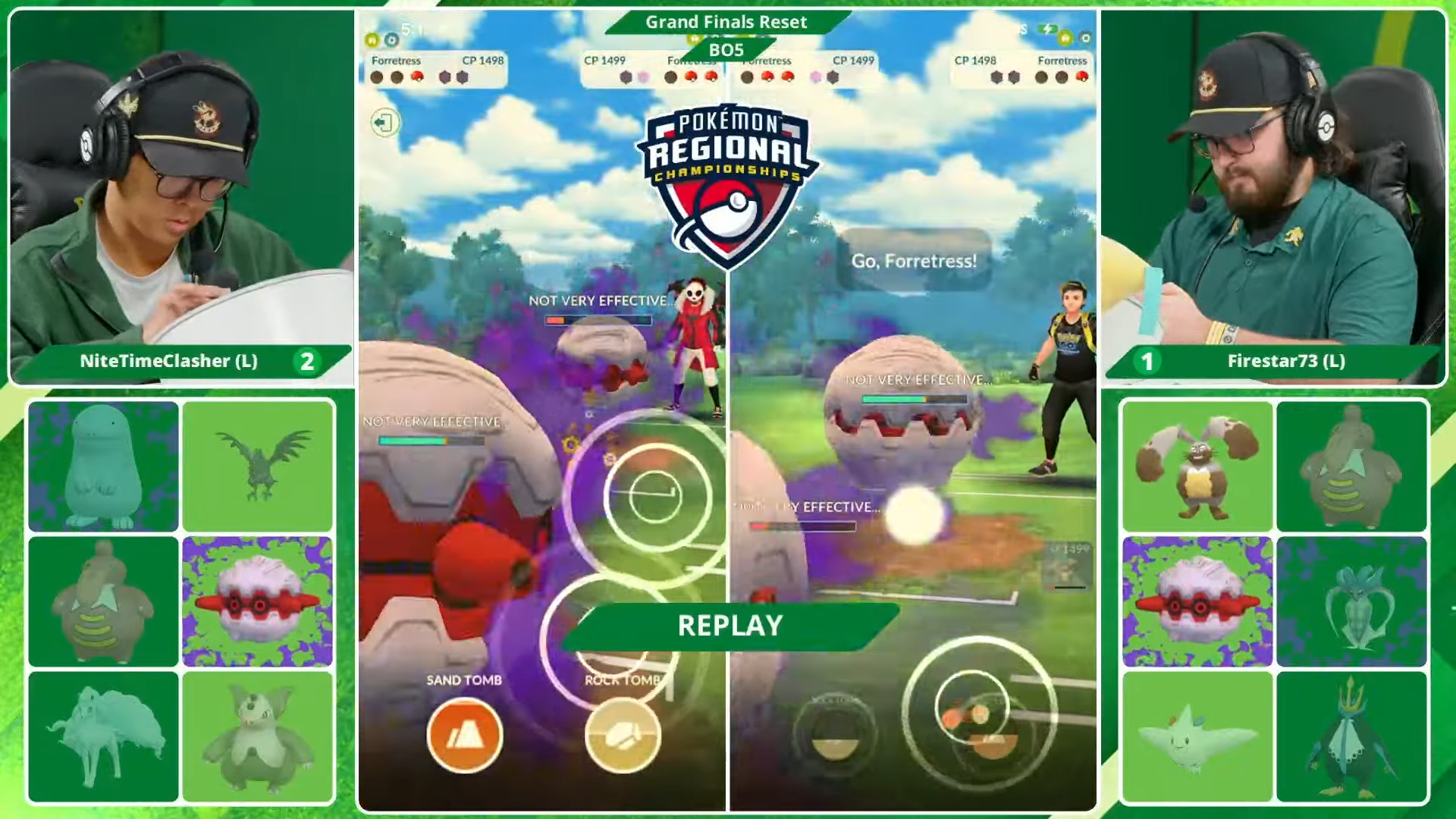Click the Poké Ball in Forretress's status bar
Viewport: 1456px width, 819px height.
click(416, 76)
